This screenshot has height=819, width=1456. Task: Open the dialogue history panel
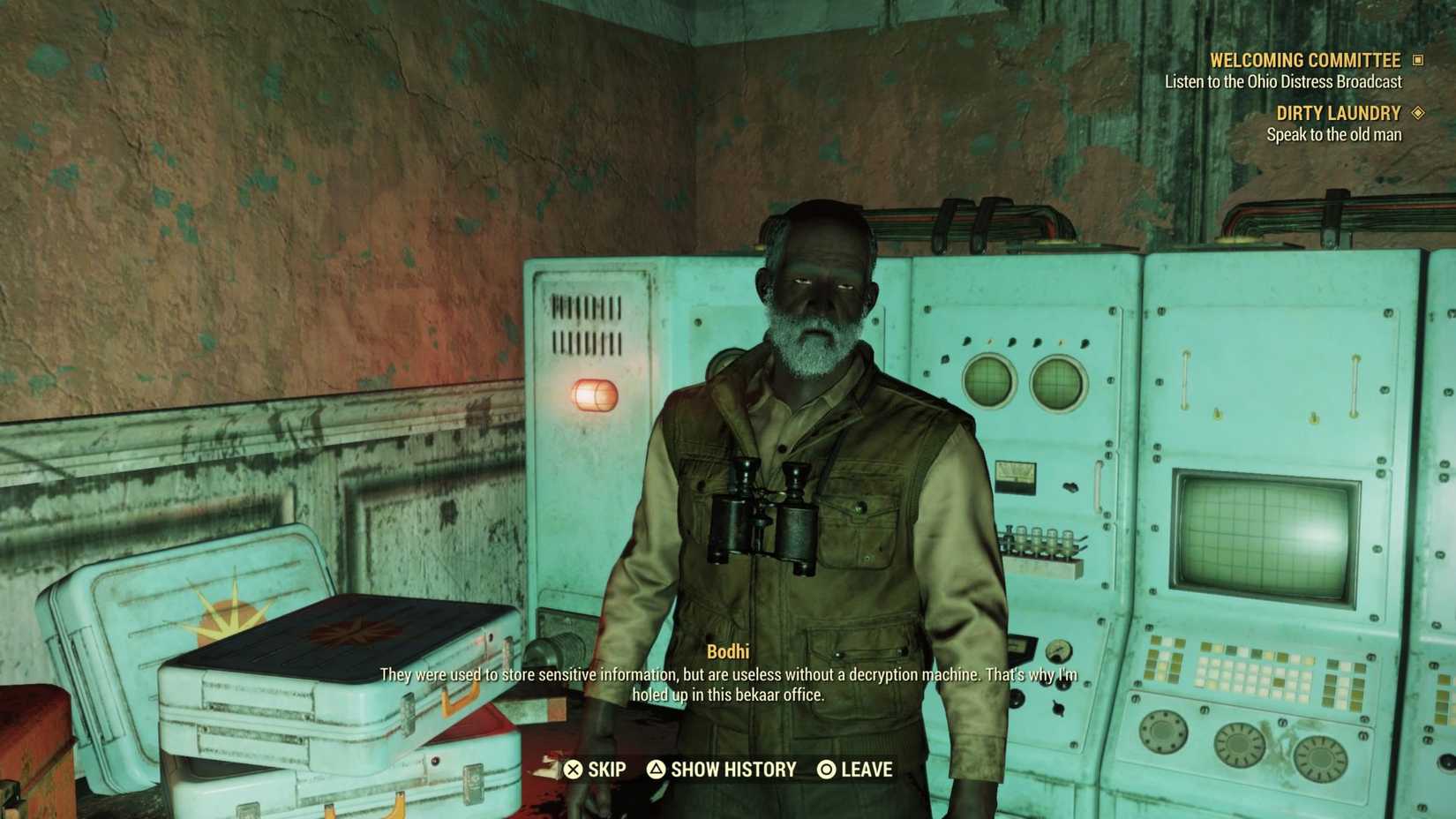pos(724,769)
